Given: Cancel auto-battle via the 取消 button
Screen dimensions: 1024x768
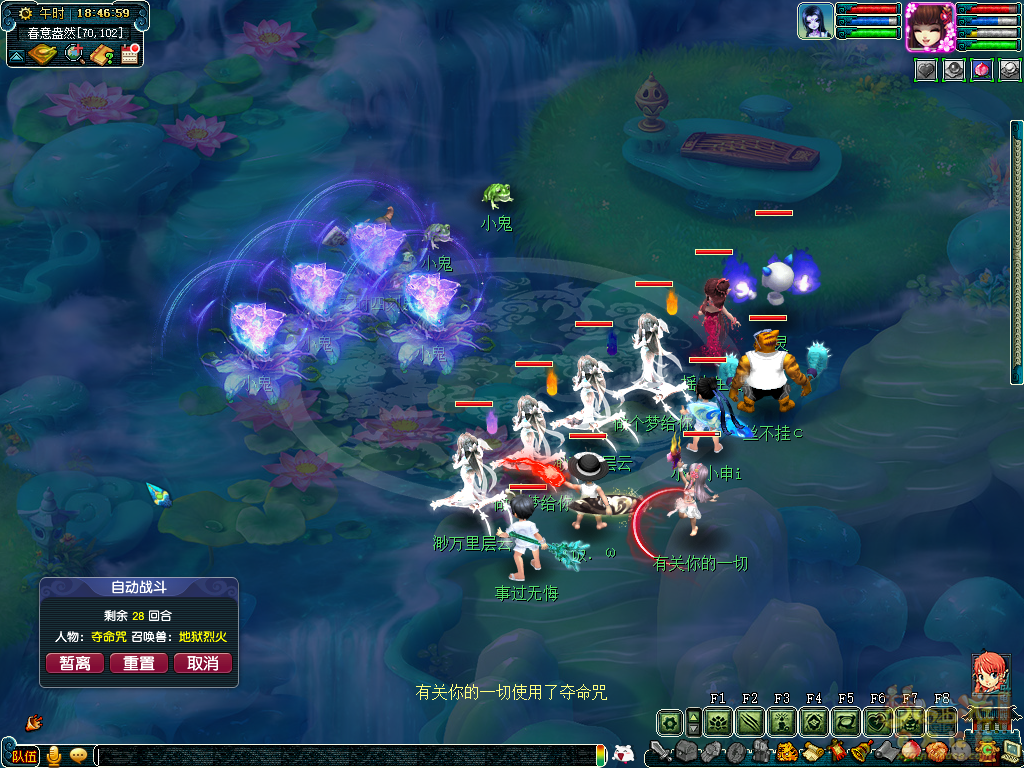Looking at the screenshot, I should pos(203,663).
